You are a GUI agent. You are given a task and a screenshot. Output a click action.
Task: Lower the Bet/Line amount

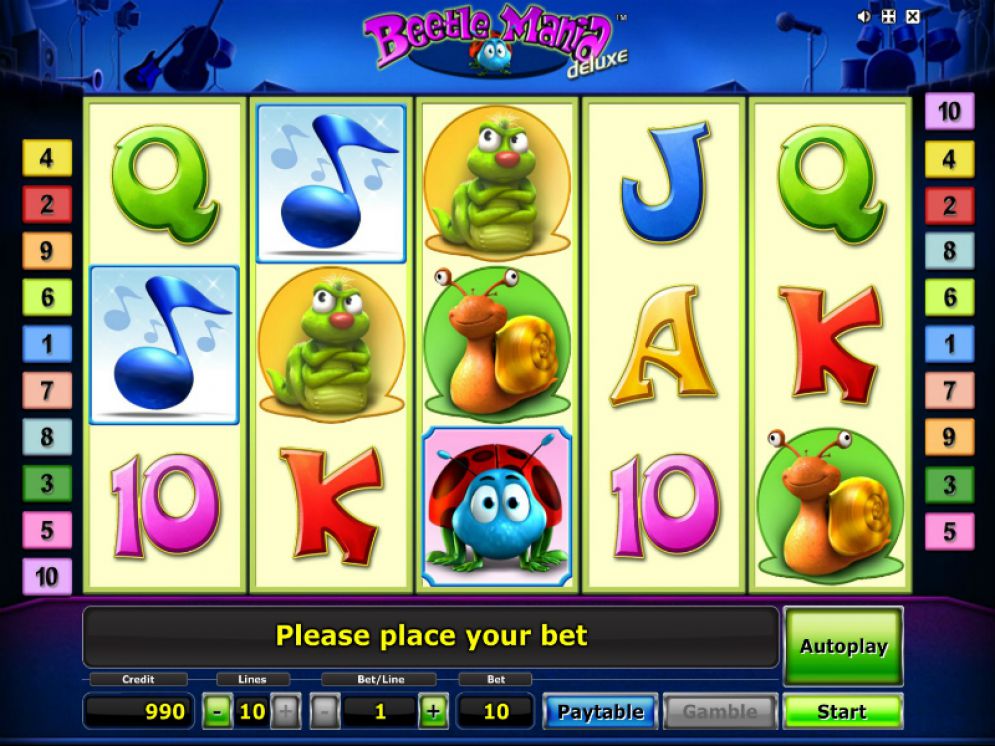point(325,712)
